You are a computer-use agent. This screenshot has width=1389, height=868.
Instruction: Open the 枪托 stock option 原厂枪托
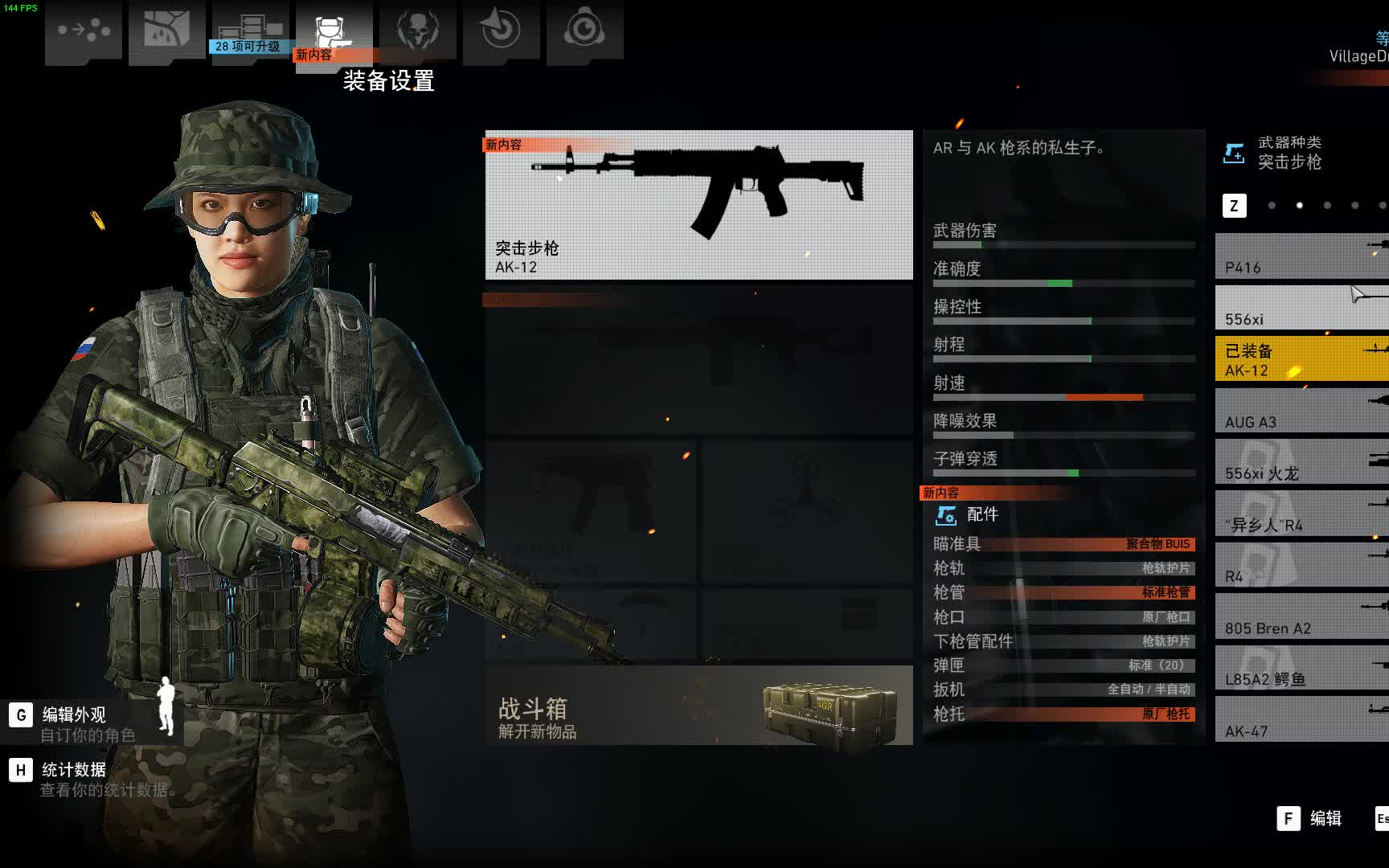(x=1061, y=714)
